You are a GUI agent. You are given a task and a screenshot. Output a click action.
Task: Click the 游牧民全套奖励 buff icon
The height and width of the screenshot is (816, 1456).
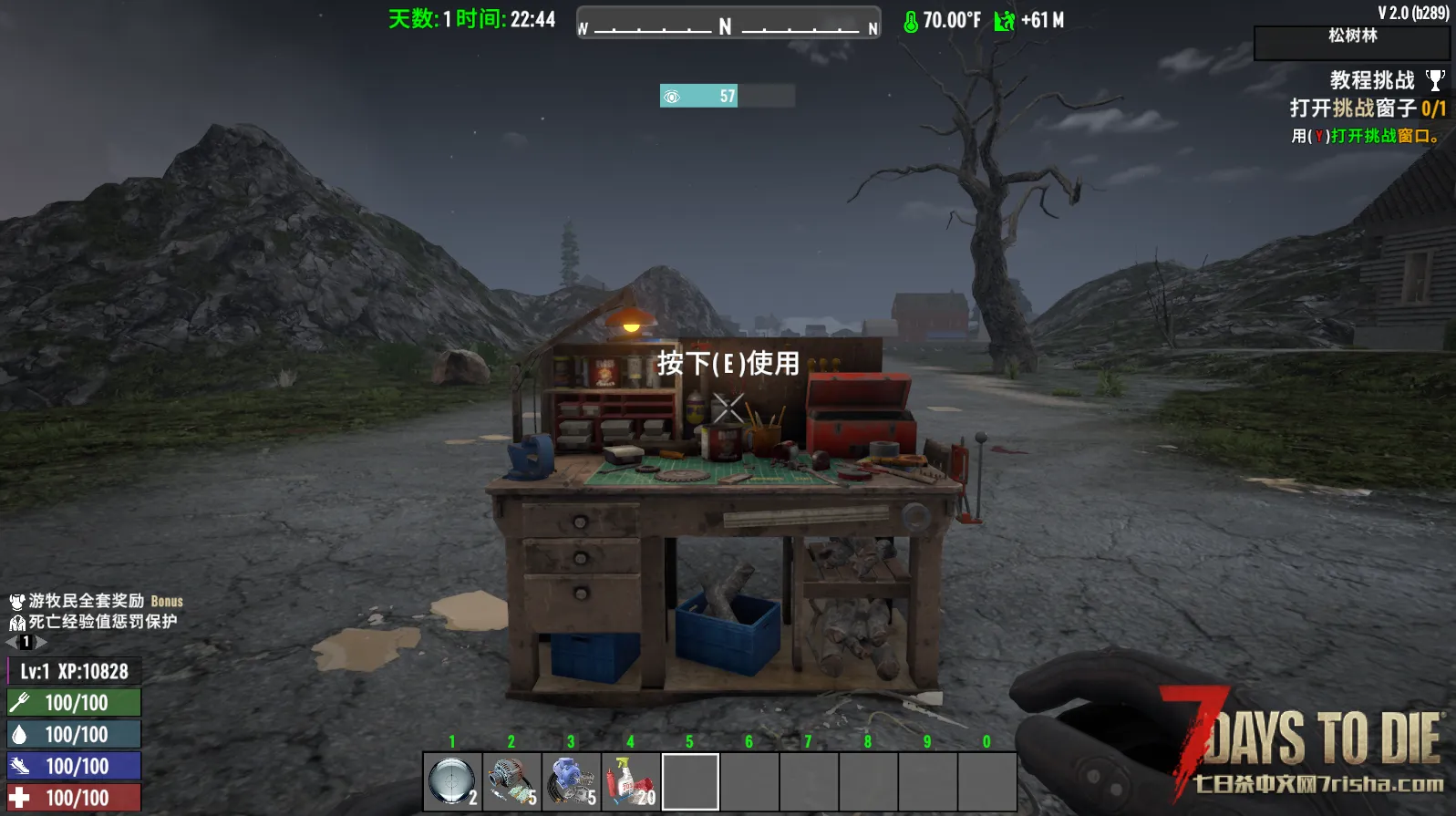tap(16, 602)
